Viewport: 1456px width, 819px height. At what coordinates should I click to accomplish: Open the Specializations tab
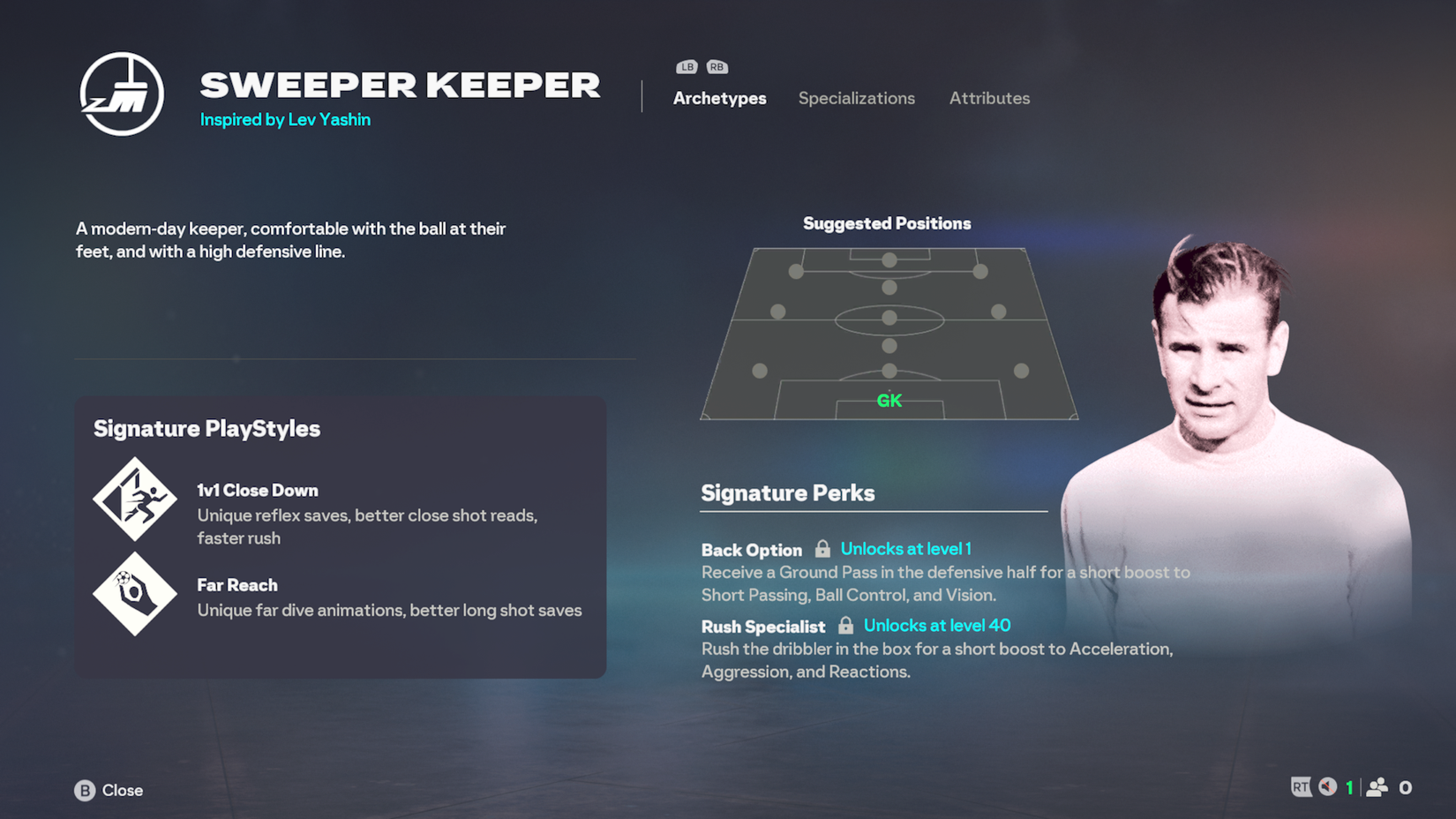tap(856, 98)
